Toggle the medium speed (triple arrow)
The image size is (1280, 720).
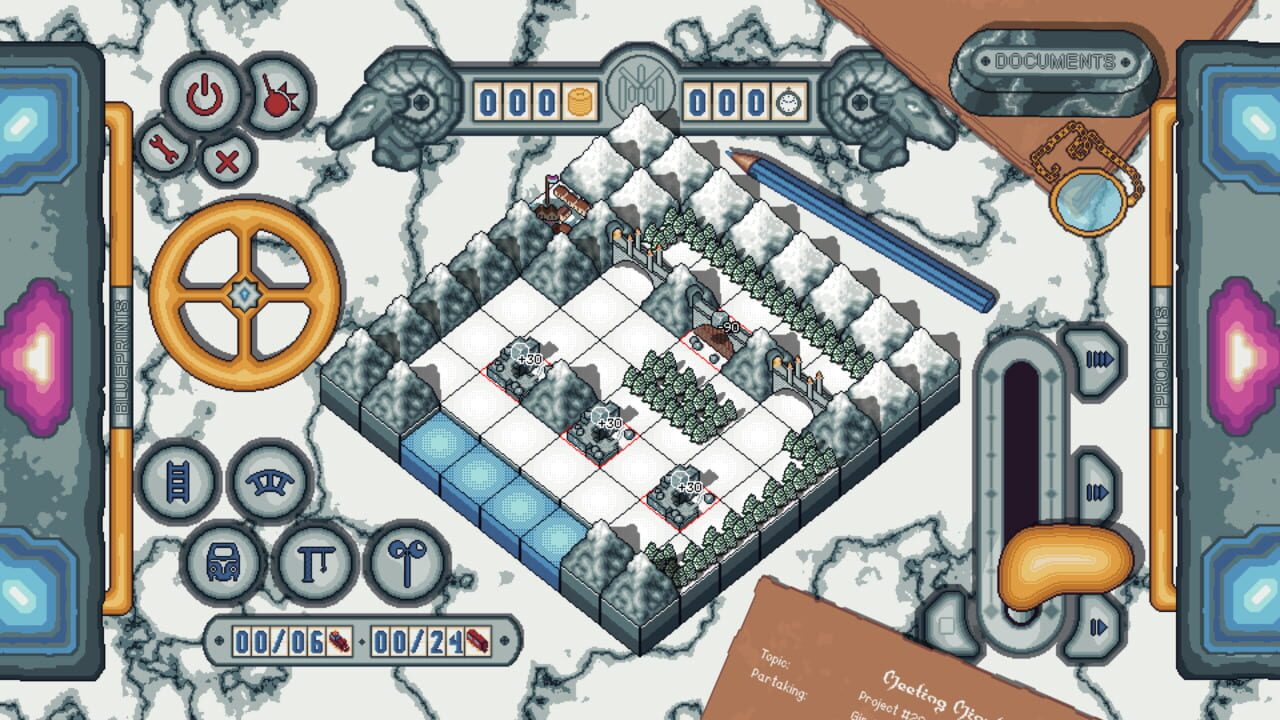click(1096, 490)
